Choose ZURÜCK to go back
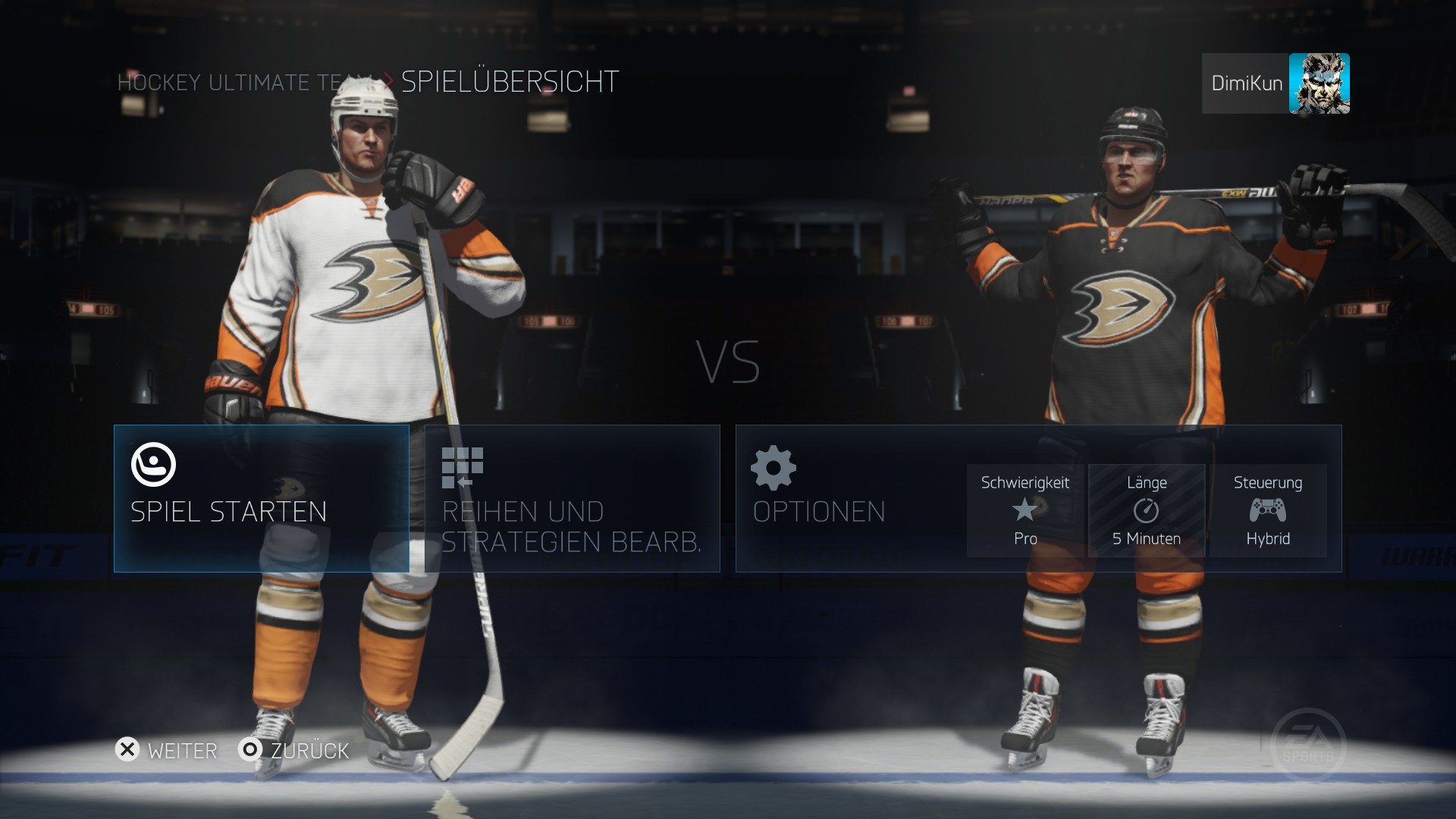The image size is (1456, 819). tap(308, 751)
